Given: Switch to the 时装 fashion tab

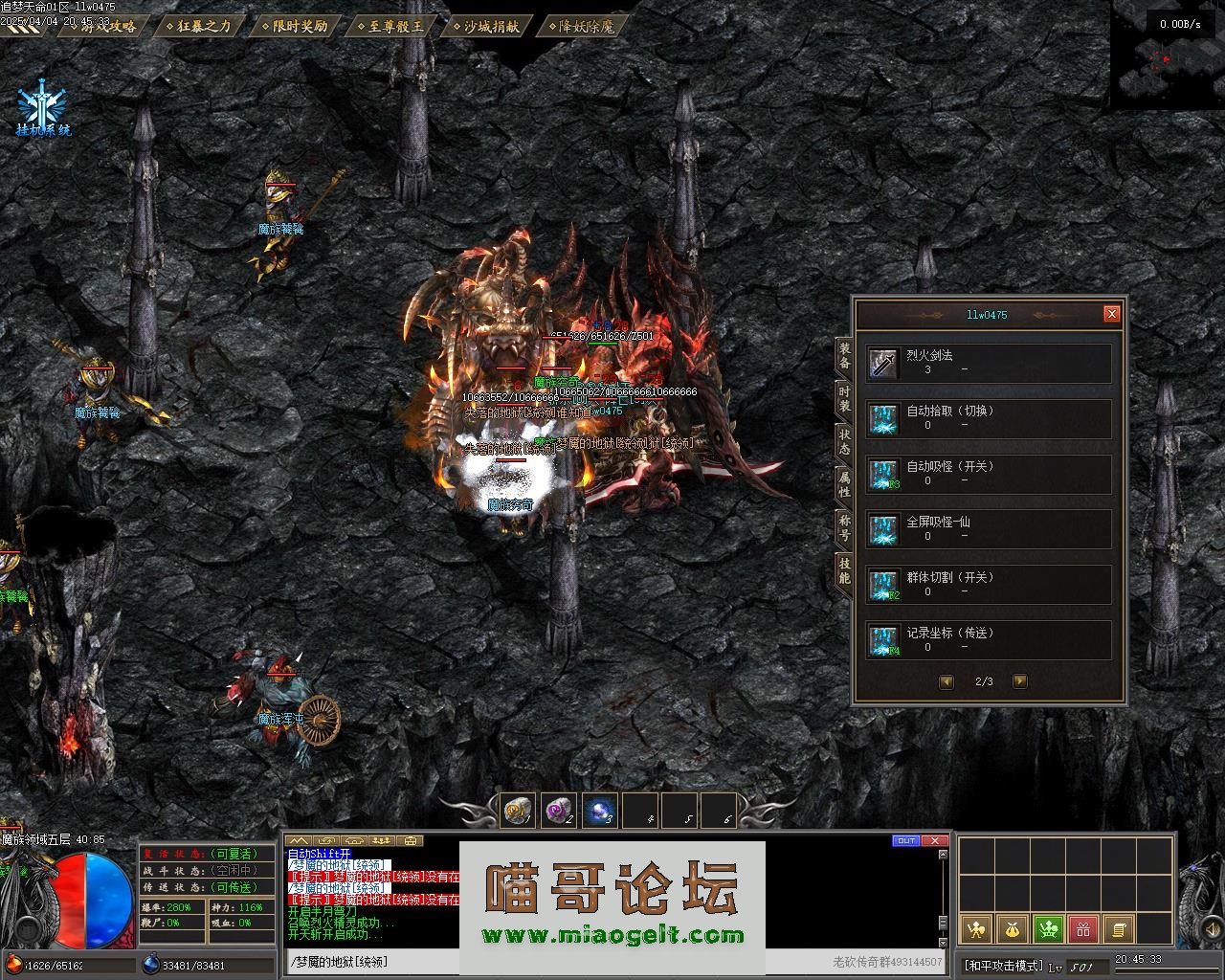Looking at the screenshot, I should click(844, 399).
